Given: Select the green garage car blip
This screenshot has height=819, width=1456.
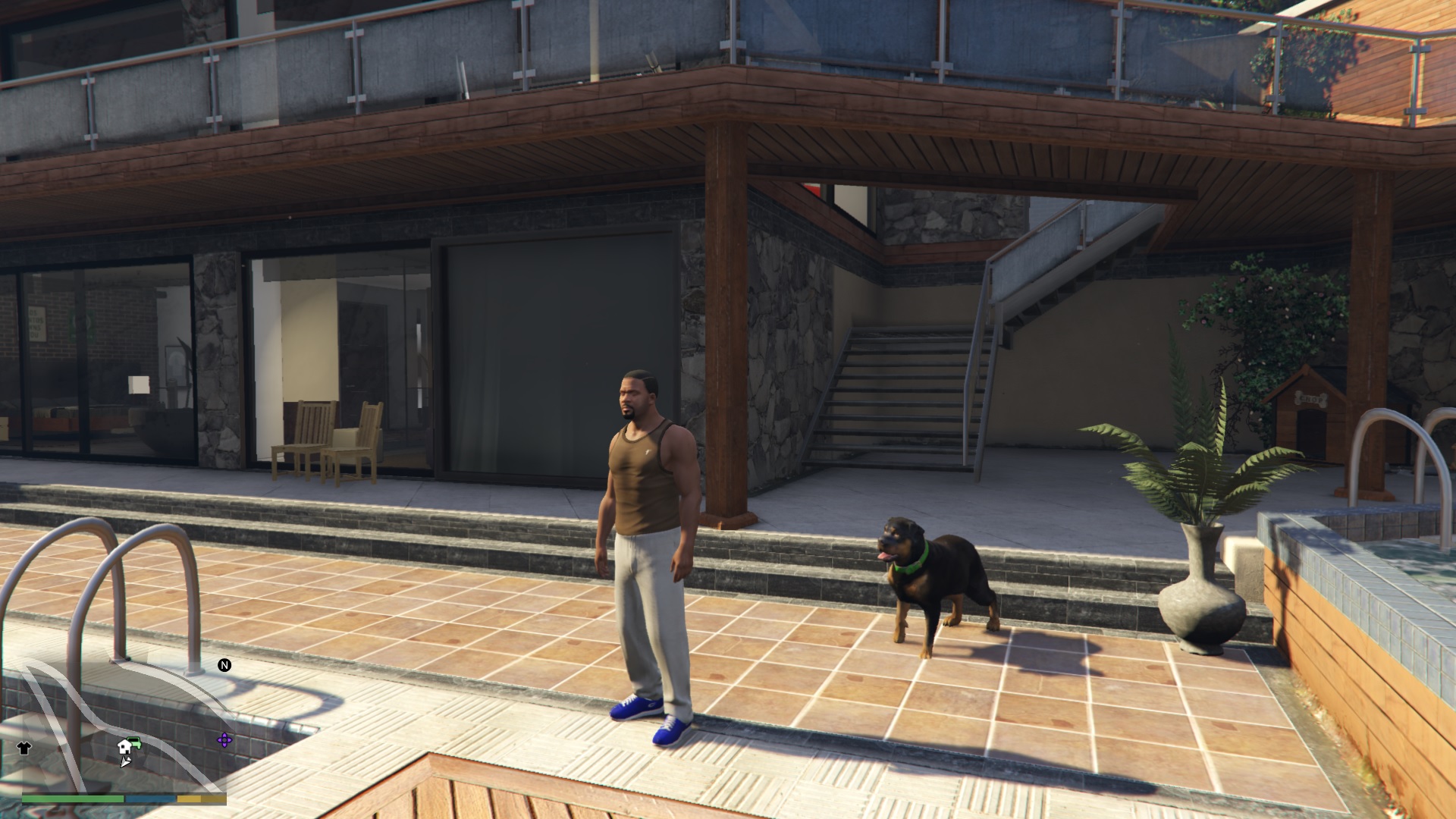Looking at the screenshot, I should coord(135,742).
